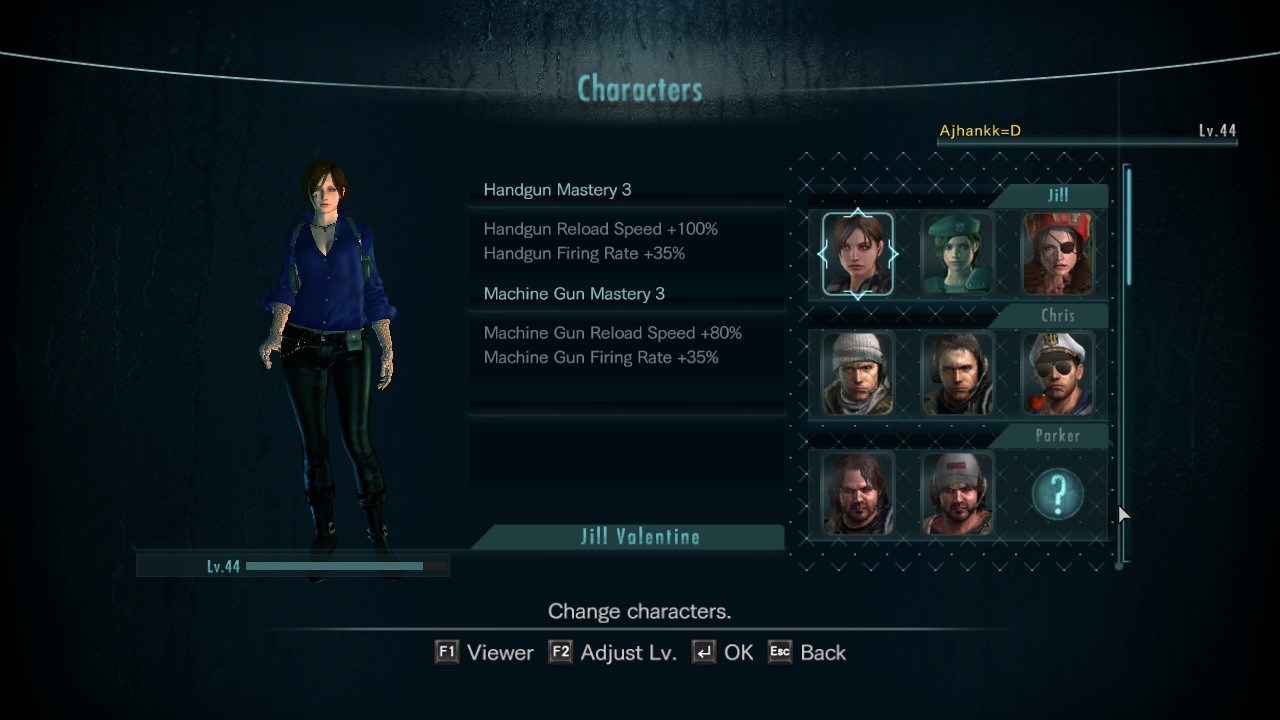Select Chris wearing the white beanie
This screenshot has height=720, width=1280.
[858, 374]
